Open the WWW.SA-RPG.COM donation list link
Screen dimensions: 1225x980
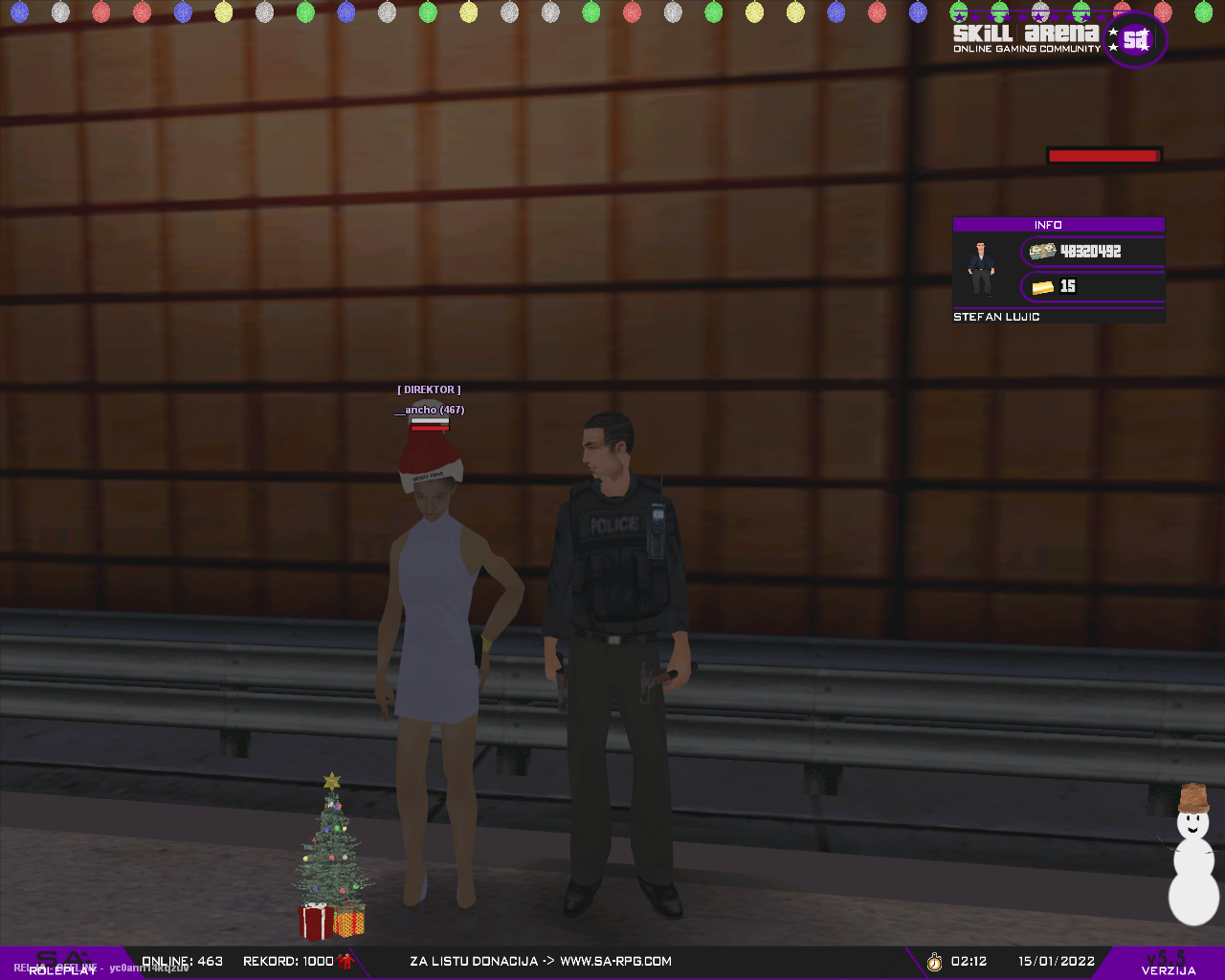click(x=615, y=961)
